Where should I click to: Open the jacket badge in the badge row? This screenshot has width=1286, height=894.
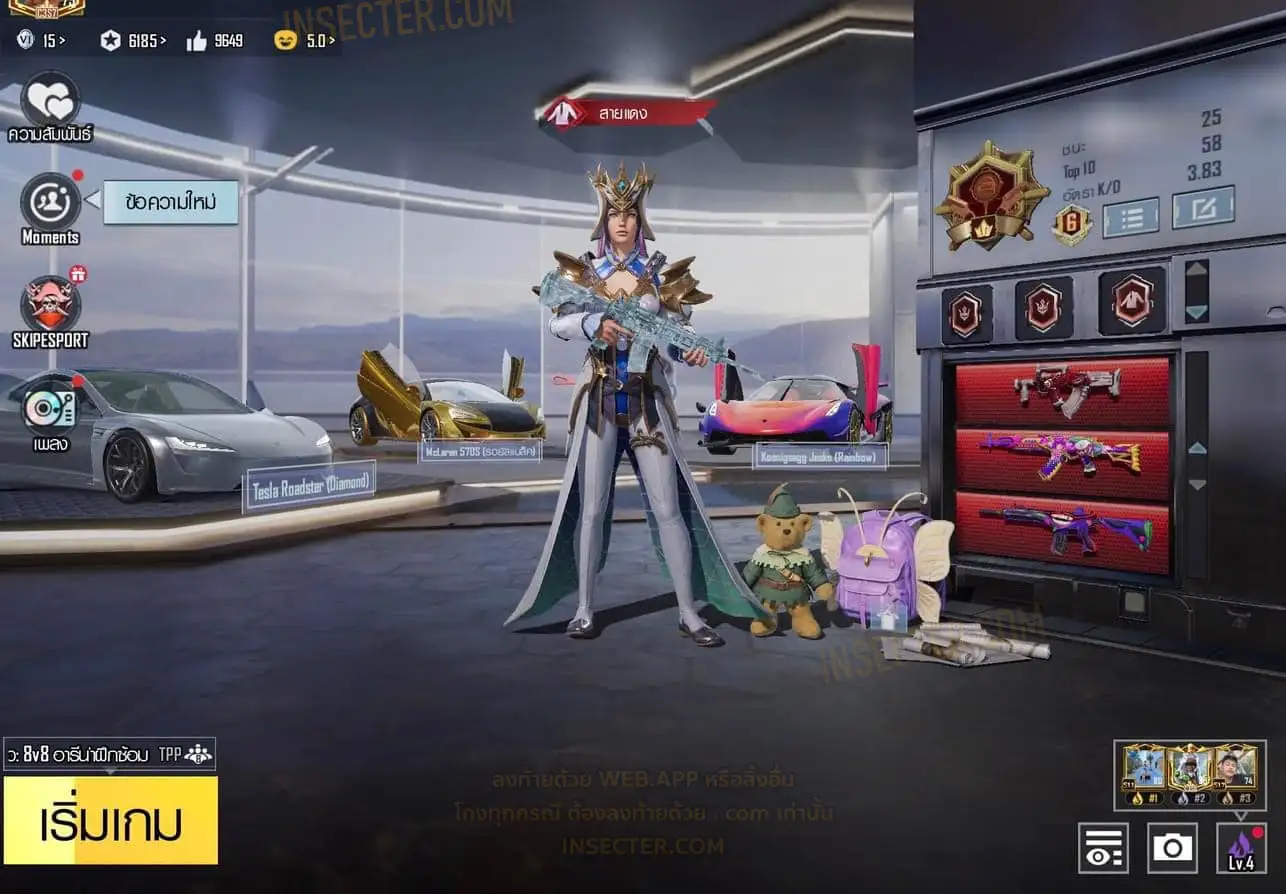[1132, 300]
